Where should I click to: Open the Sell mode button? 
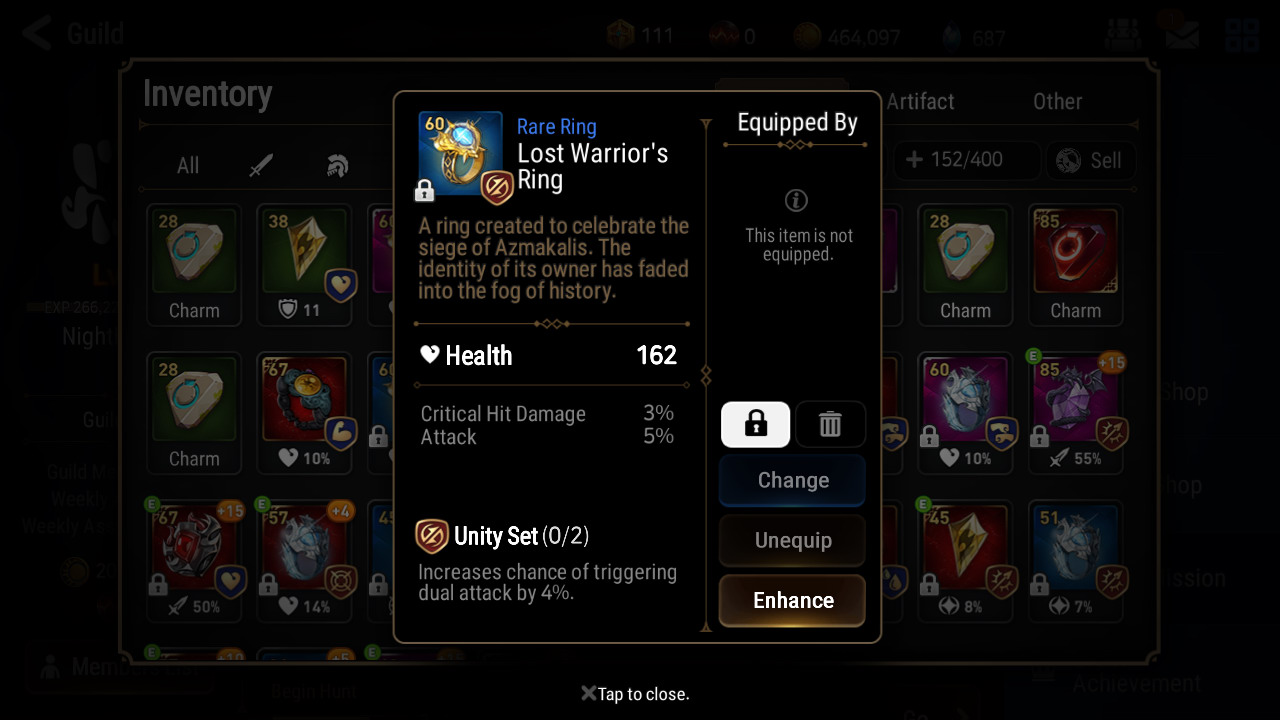click(x=1090, y=160)
